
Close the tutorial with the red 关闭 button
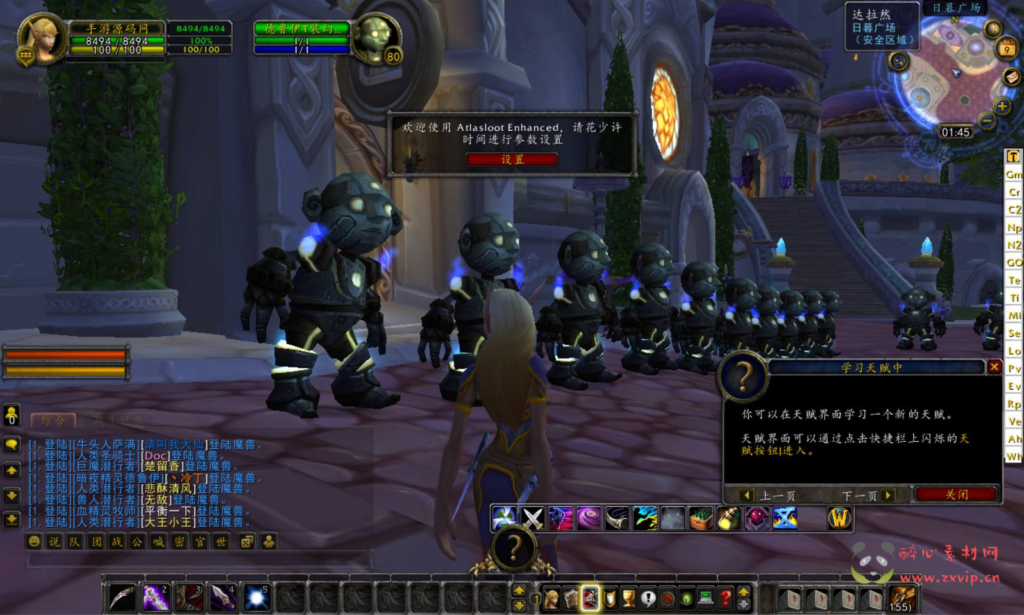tap(956, 494)
